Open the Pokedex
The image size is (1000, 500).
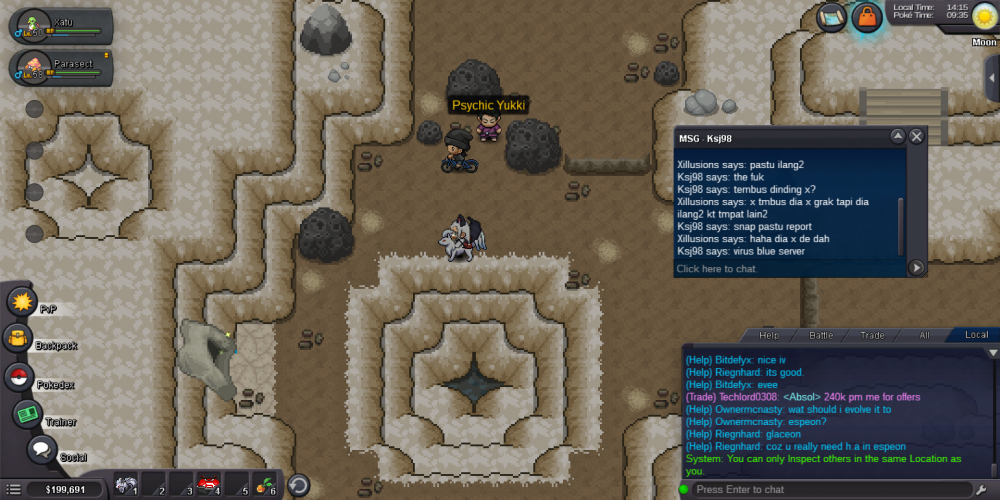tap(18, 377)
